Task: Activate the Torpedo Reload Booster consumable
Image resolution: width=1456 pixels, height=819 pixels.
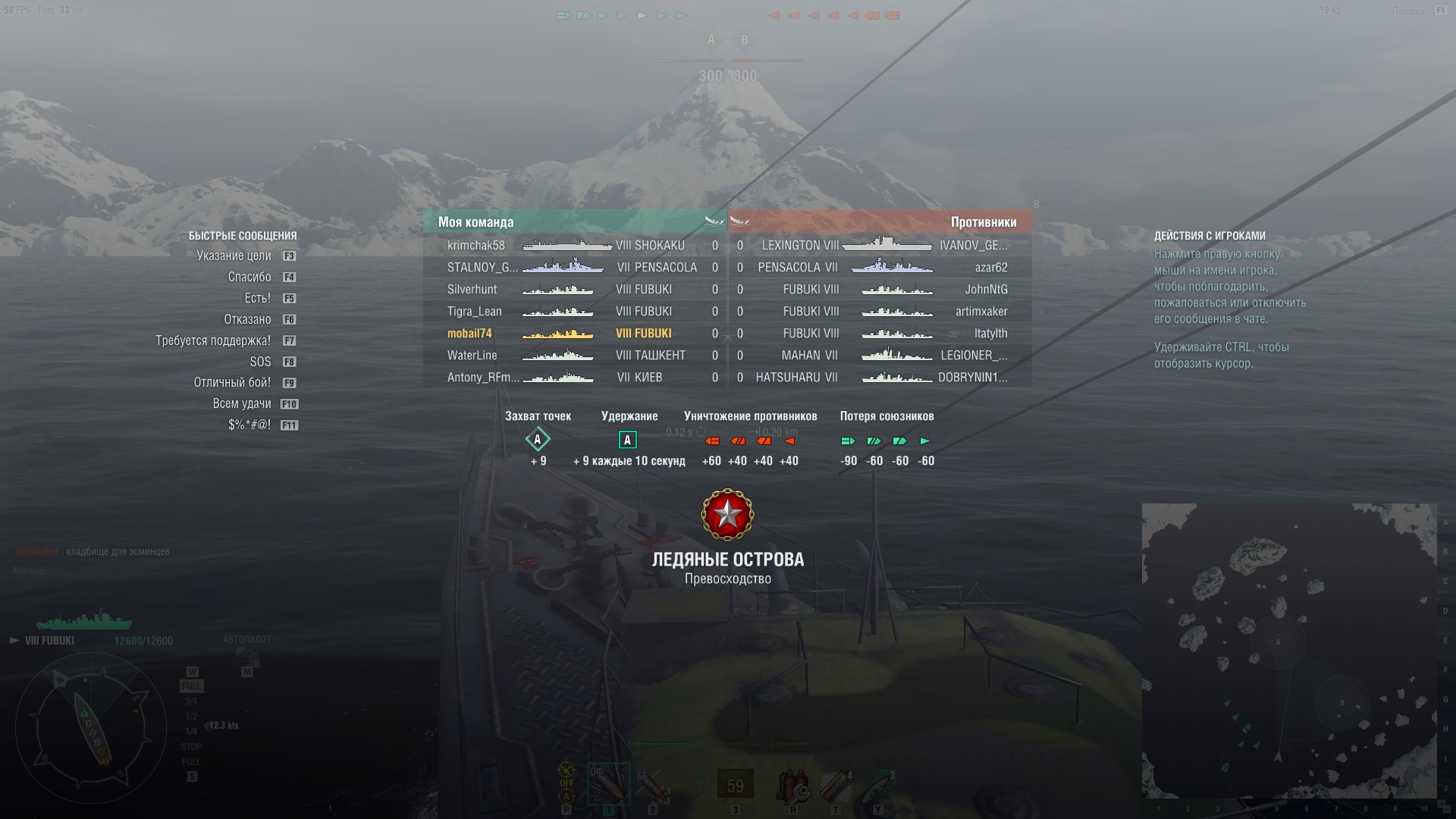Action: coord(878,786)
